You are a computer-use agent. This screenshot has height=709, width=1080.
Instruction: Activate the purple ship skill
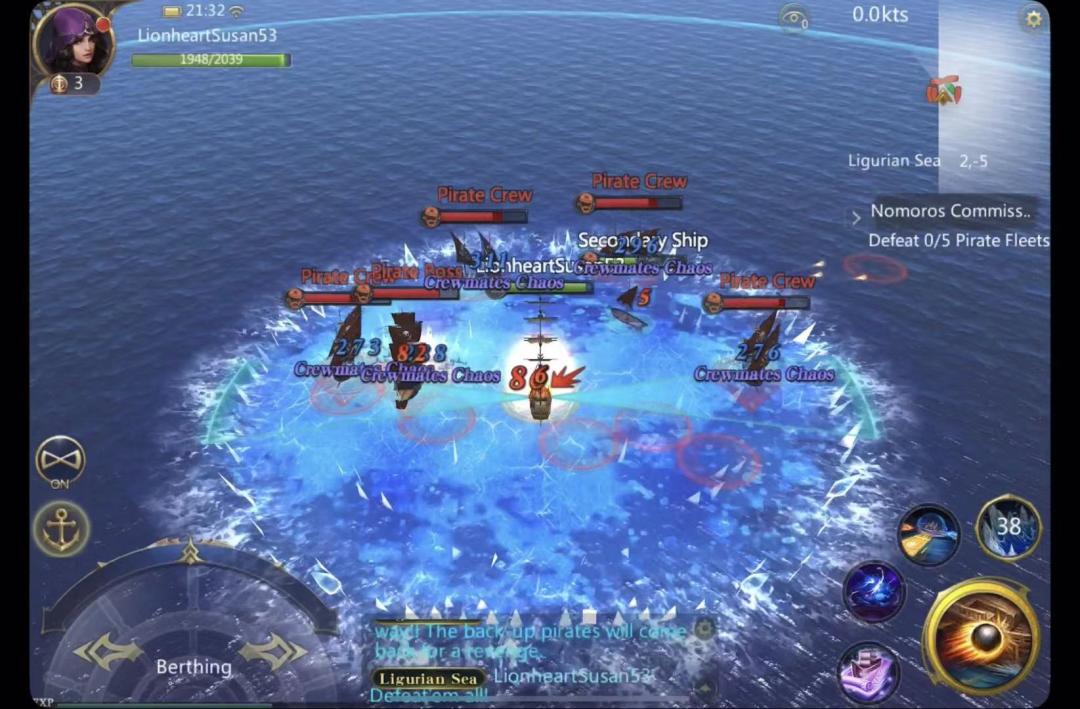click(867, 669)
